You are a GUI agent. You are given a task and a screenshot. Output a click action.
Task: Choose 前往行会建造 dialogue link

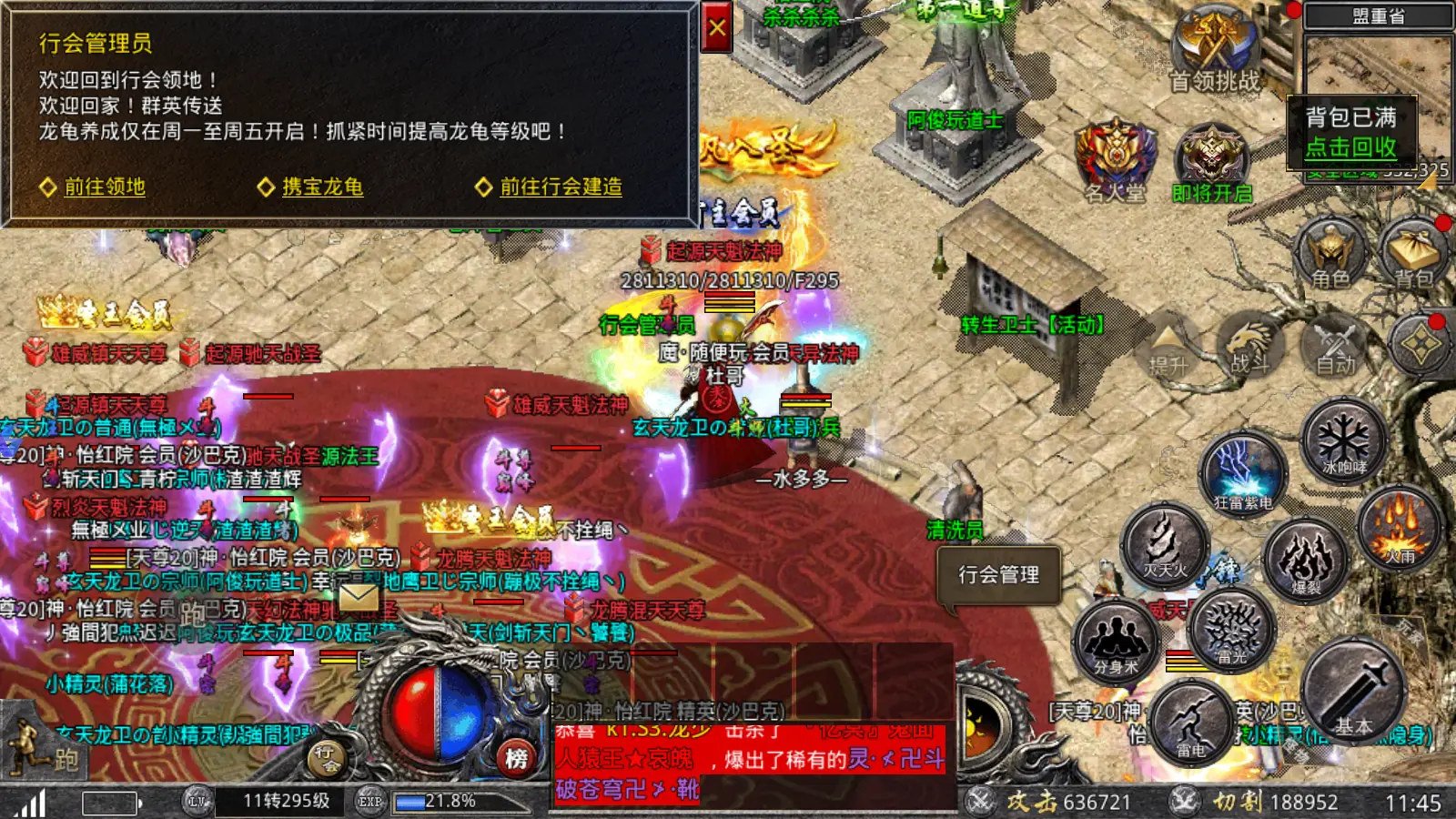[x=561, y=187]
